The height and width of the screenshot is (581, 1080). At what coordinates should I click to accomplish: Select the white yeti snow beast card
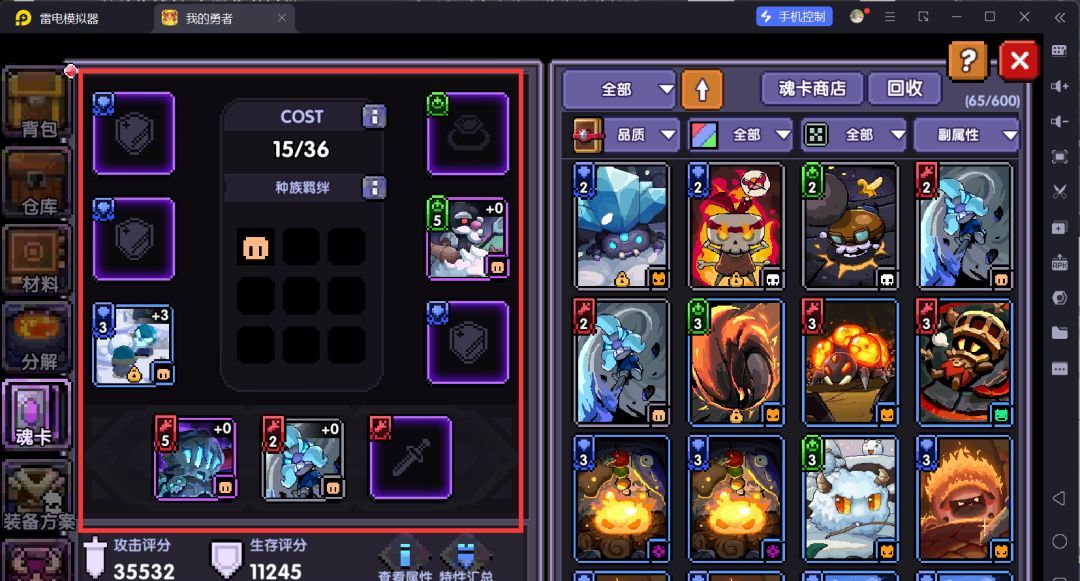tap(850, 498)
